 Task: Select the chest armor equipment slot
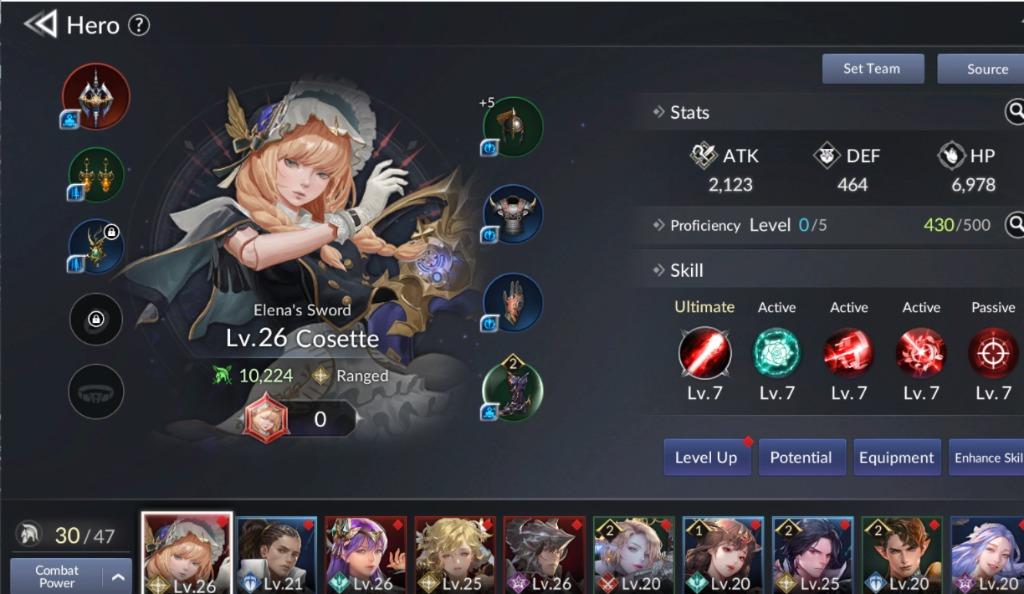click(x=512, y=214)
